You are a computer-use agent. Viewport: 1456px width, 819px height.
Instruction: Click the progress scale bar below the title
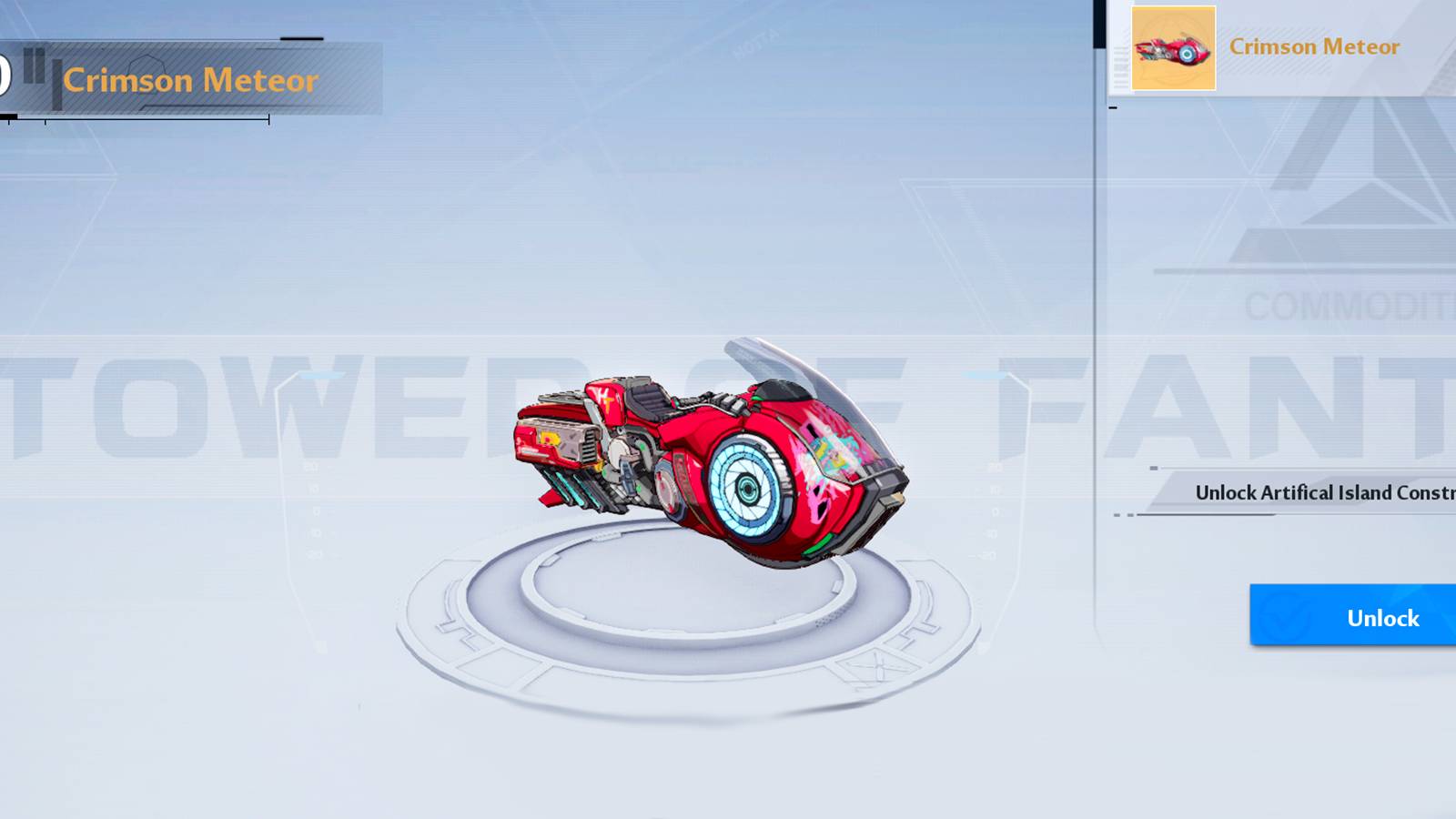coord(135,118)
